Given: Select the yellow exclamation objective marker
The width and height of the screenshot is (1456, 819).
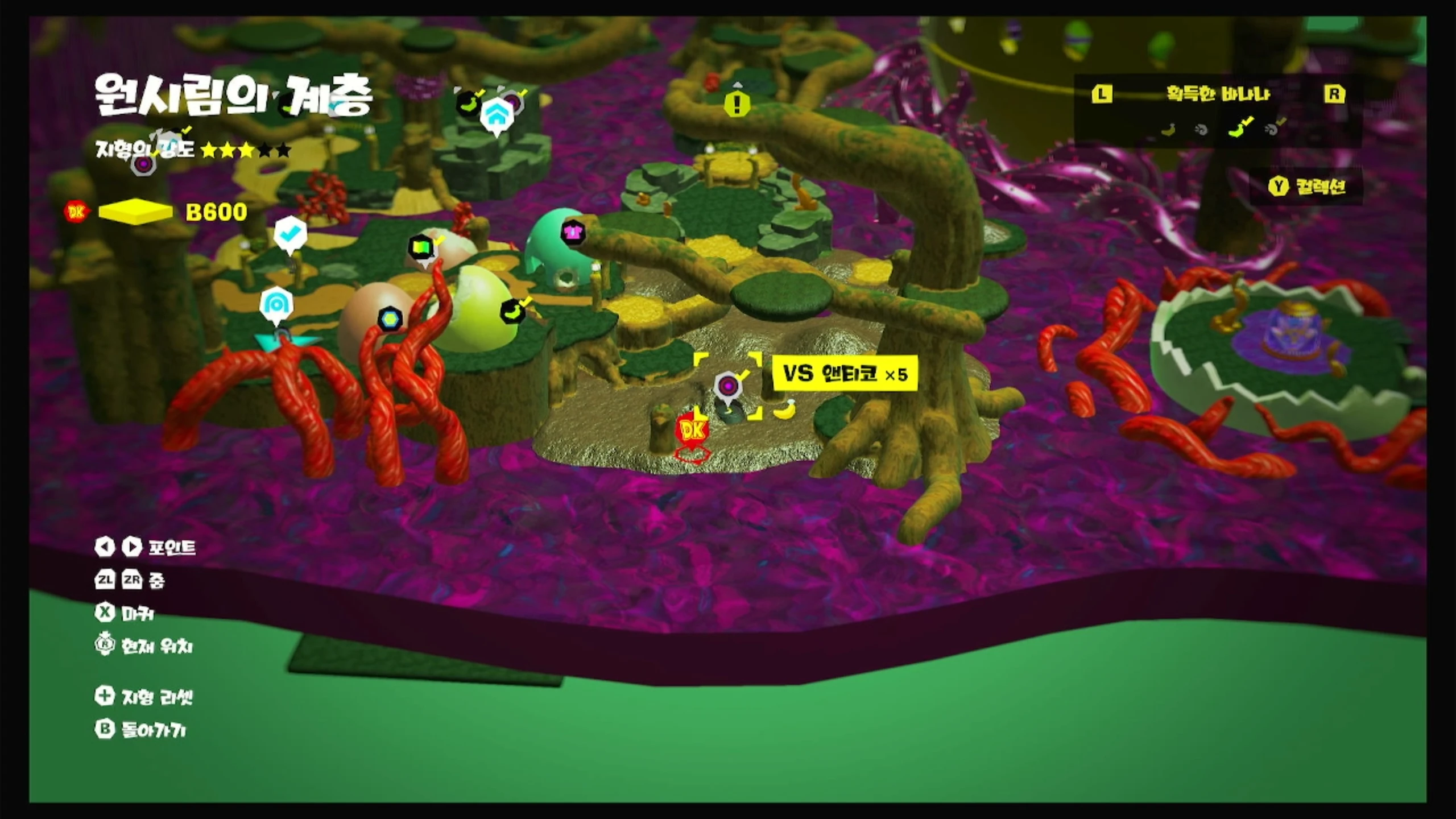Looking at the screenshot, I should point(737,104).
